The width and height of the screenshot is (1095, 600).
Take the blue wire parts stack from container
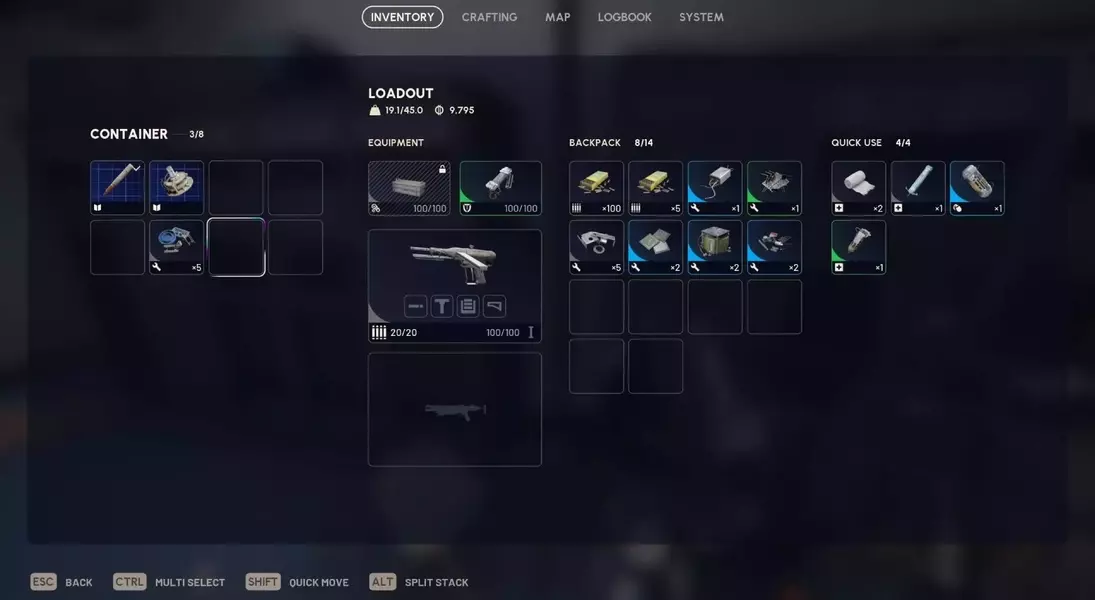[177, 247]
